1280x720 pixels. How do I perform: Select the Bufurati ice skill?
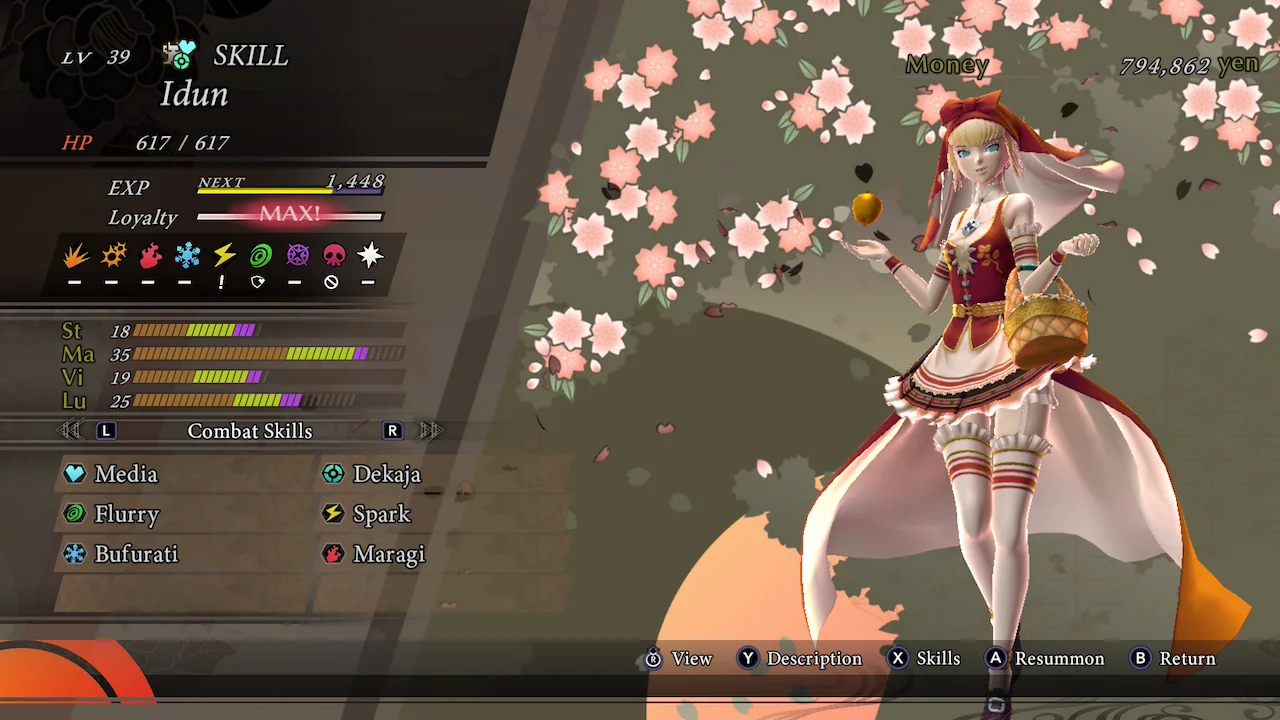click(135, 554)
